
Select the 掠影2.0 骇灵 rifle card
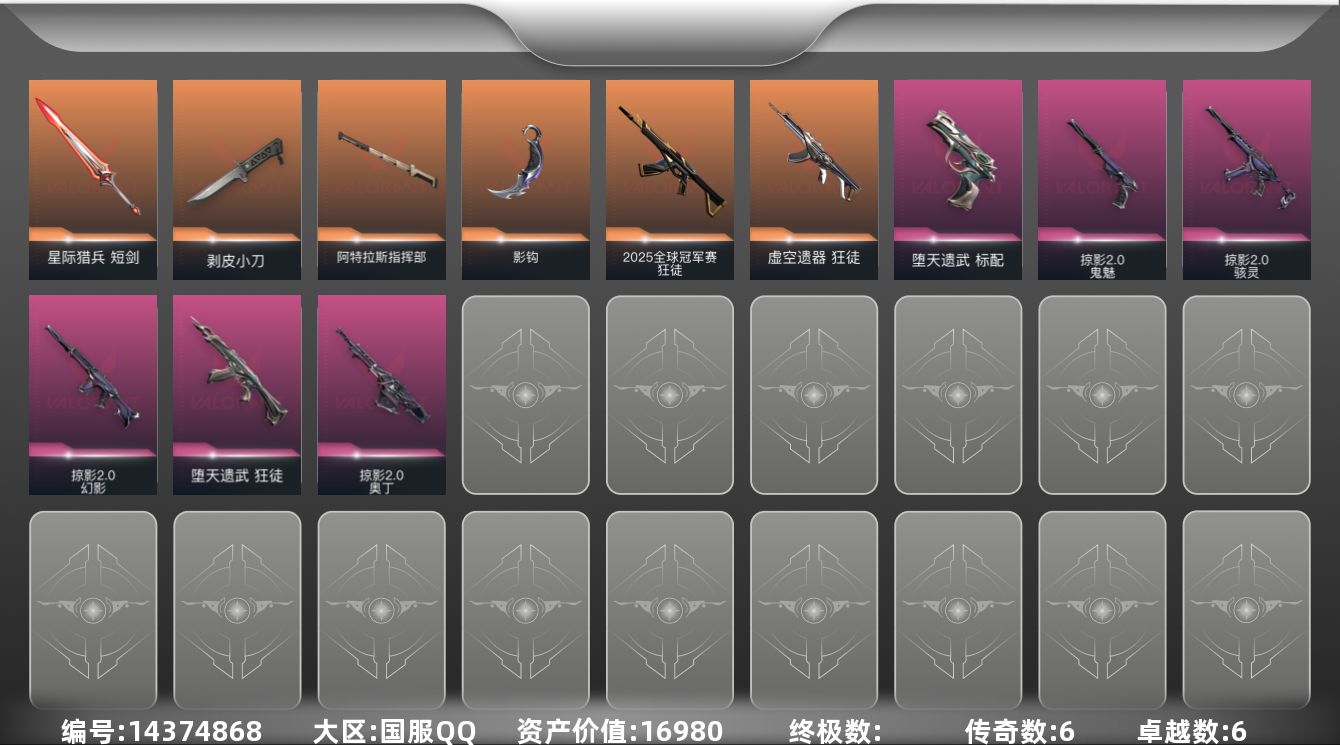click(1246, 175)
